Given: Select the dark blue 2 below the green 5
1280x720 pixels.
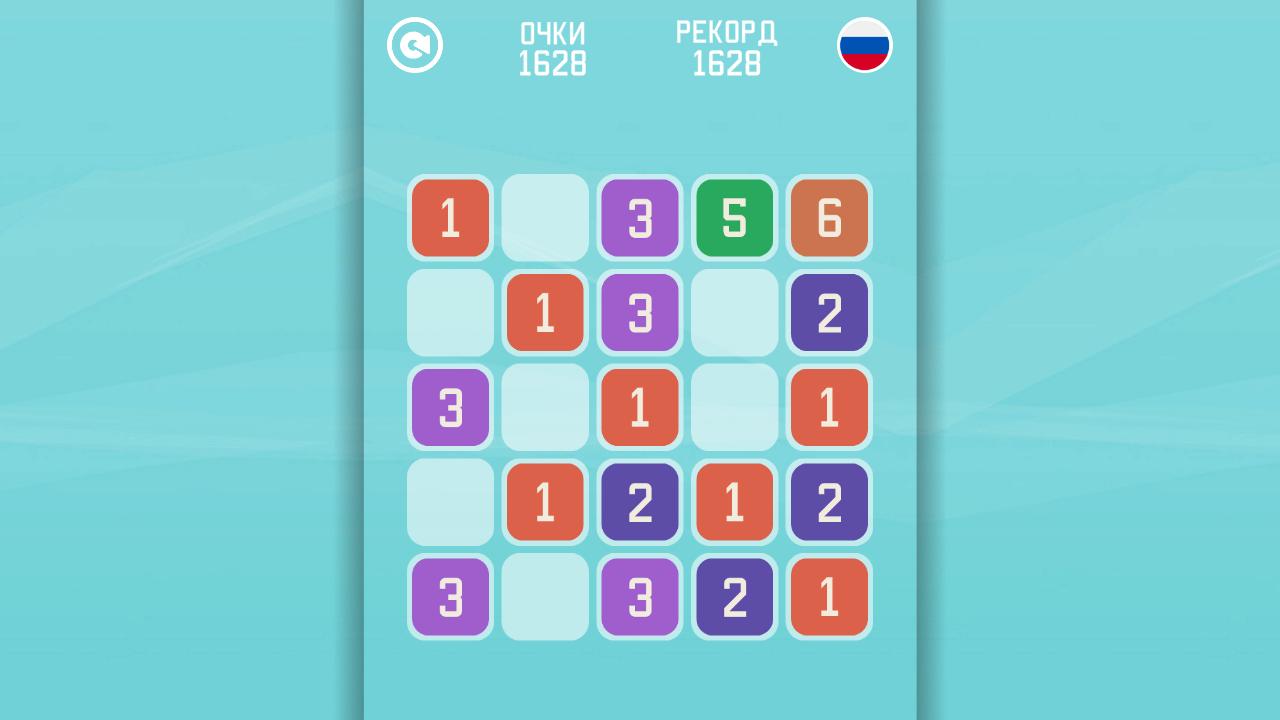Looking at the screenshot, I should coord(829,313).
